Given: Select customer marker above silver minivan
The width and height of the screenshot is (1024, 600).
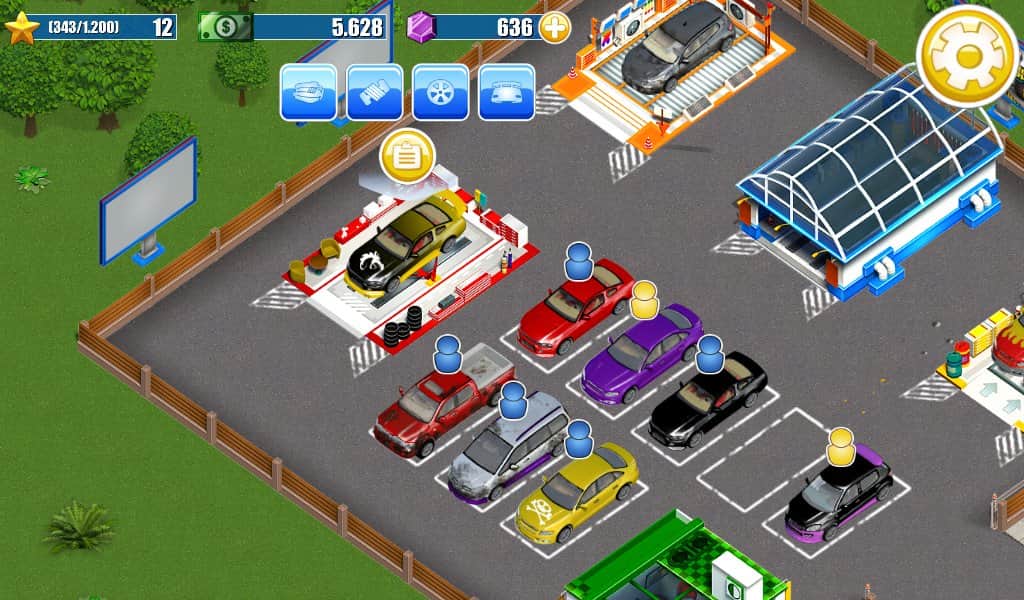Looking at the screenshot, I should coord(513,400).
